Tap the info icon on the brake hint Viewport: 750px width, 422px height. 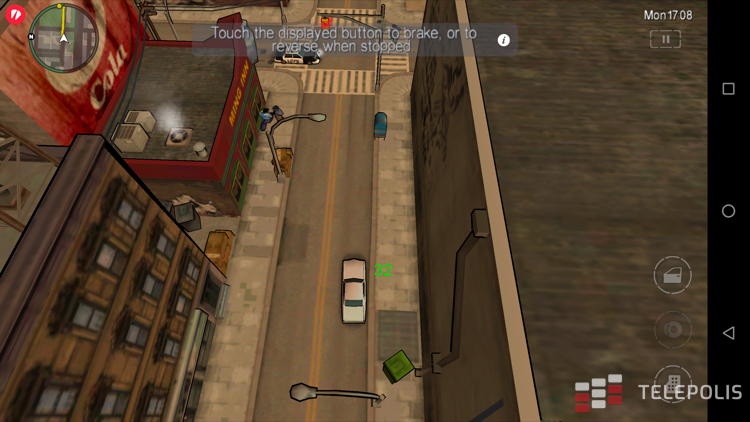504,40
